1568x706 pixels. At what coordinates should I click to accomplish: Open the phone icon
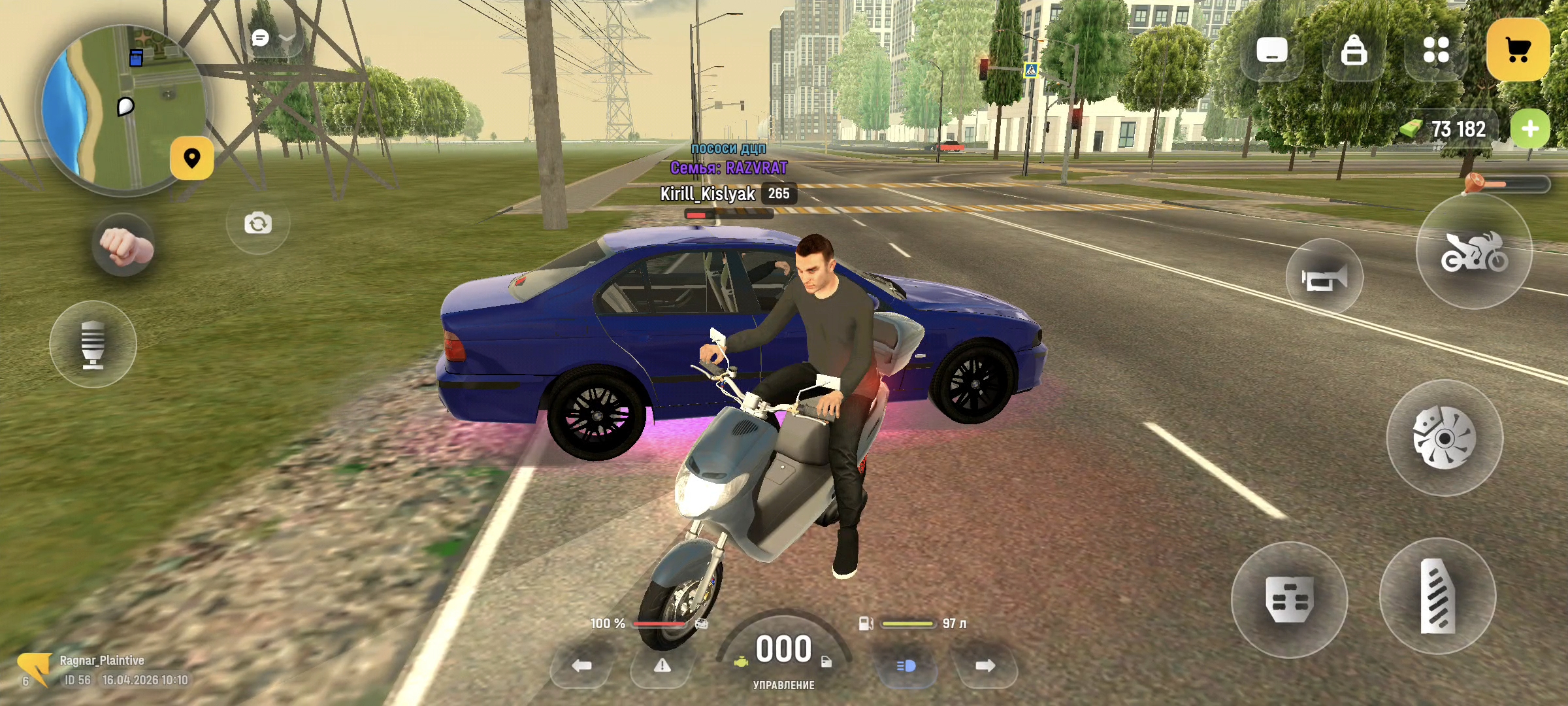[1271, 50]
